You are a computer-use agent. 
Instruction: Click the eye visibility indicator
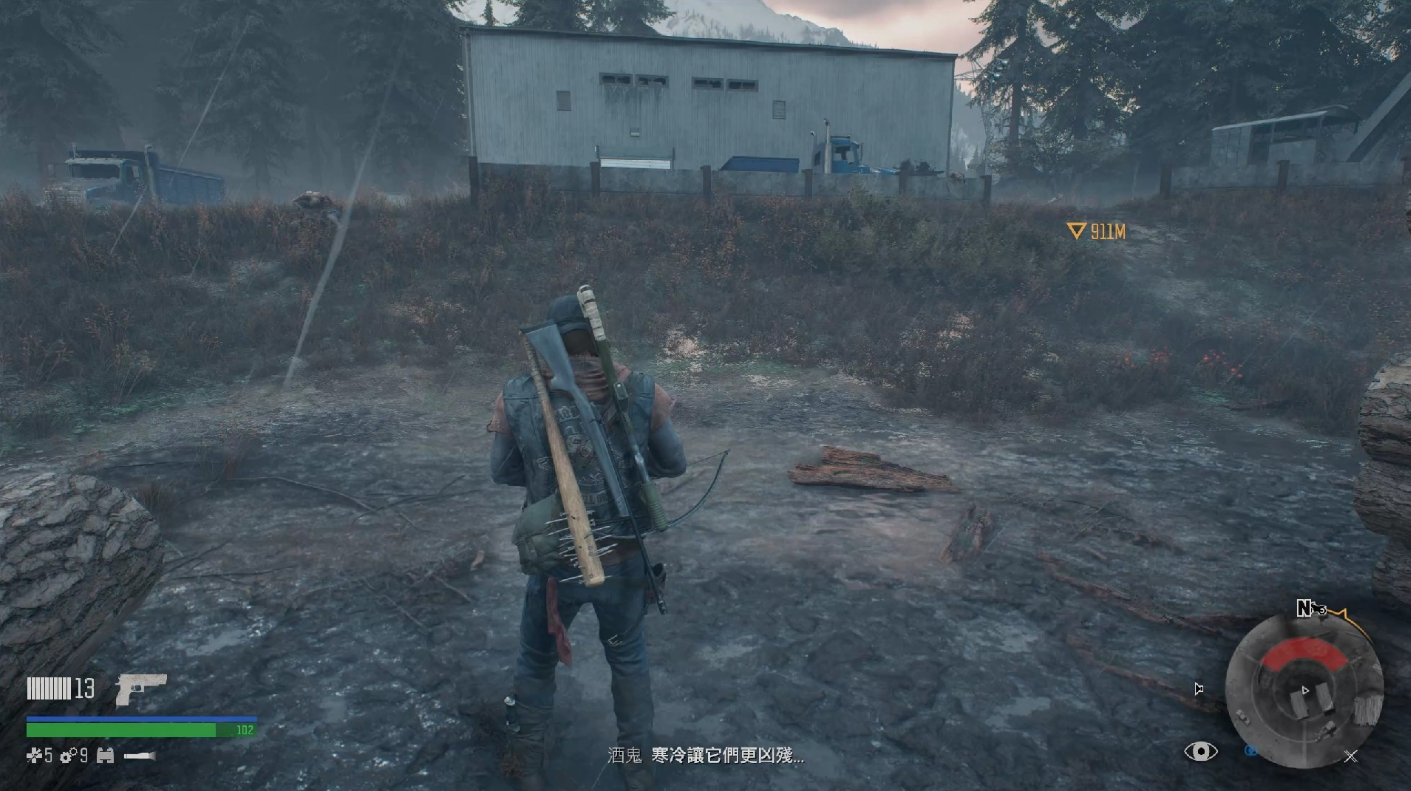(1200, 752)
